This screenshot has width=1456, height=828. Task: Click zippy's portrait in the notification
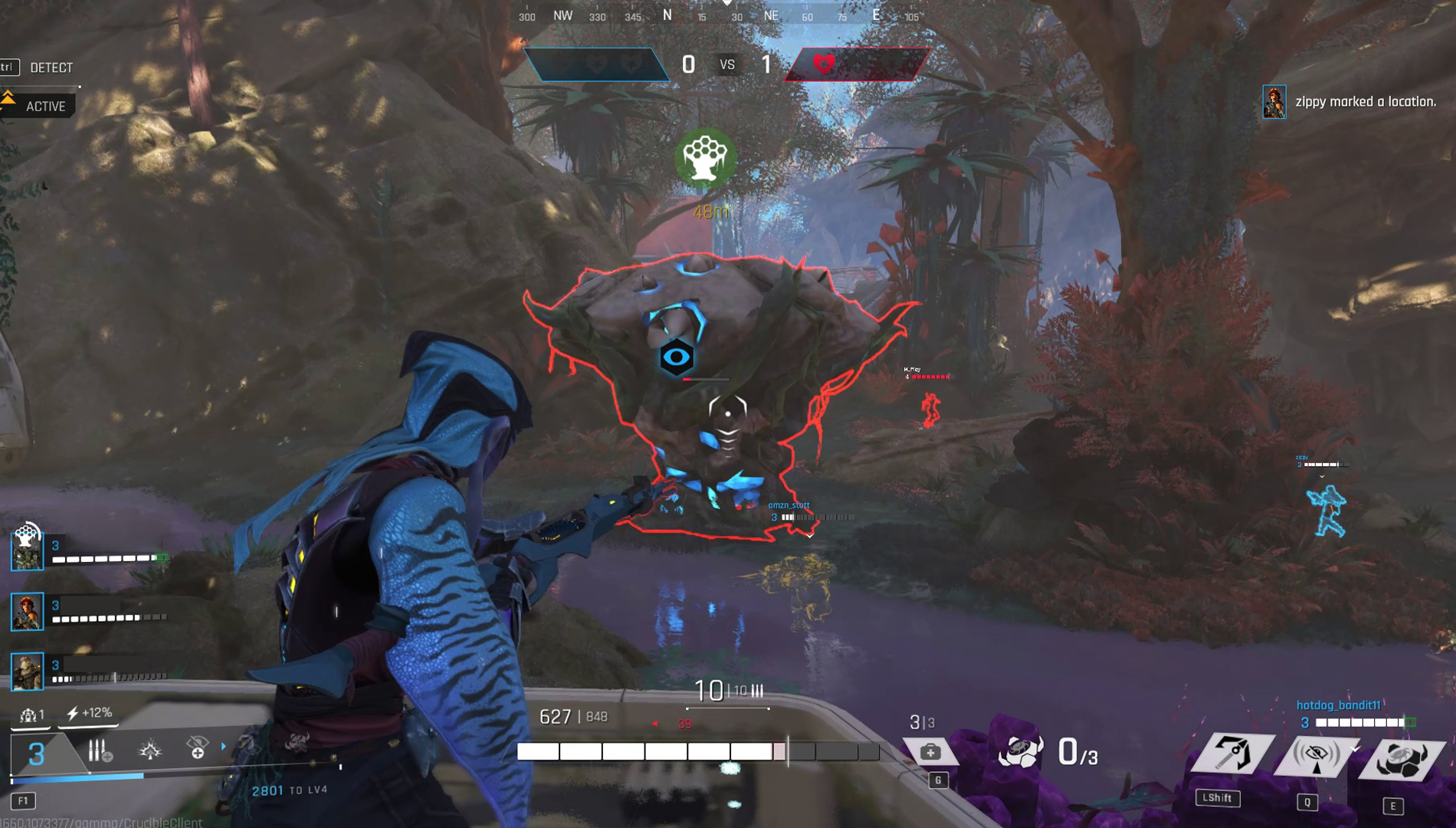coord(1274,102)
